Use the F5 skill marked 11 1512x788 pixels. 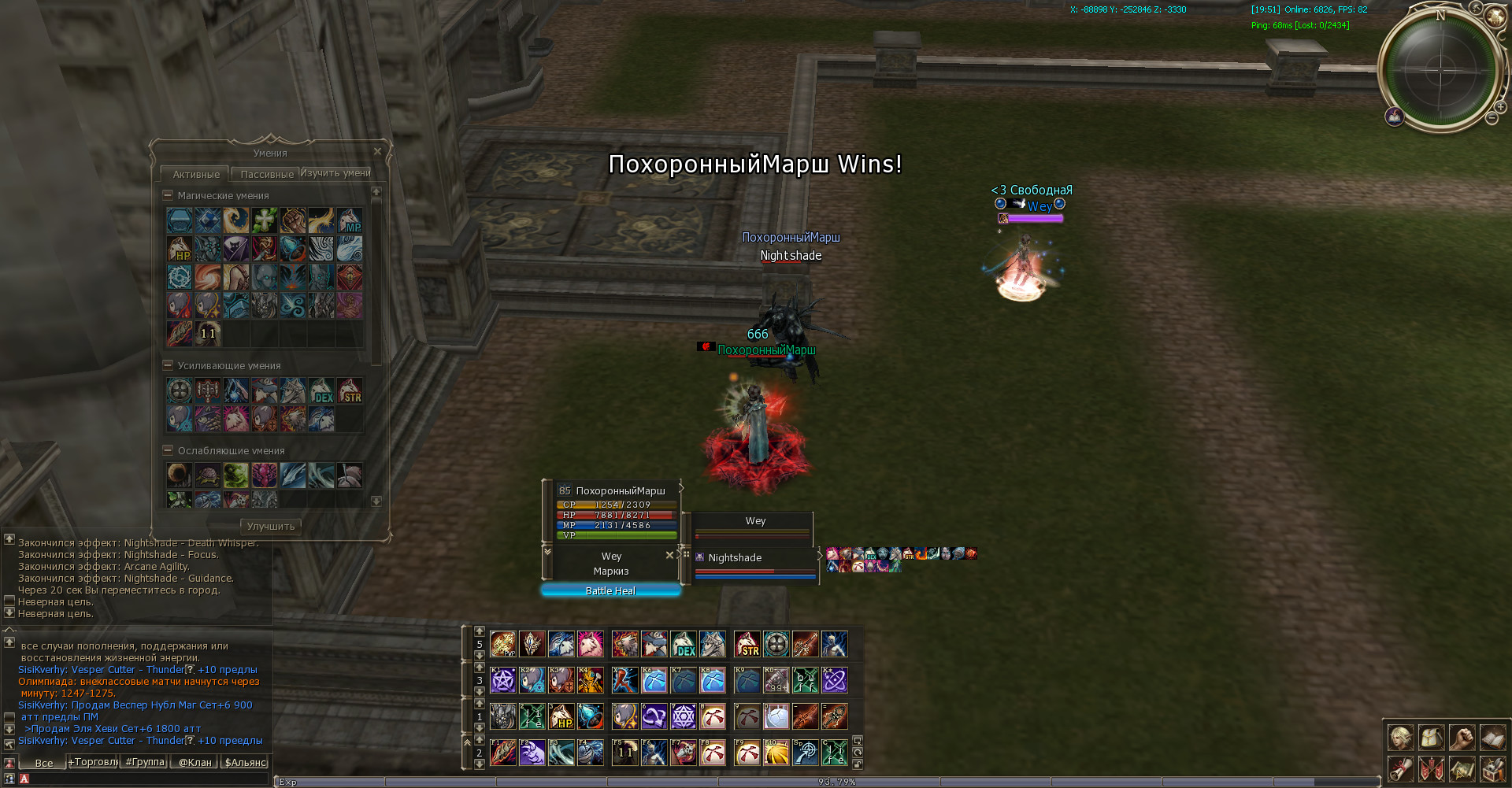(624, 753)
